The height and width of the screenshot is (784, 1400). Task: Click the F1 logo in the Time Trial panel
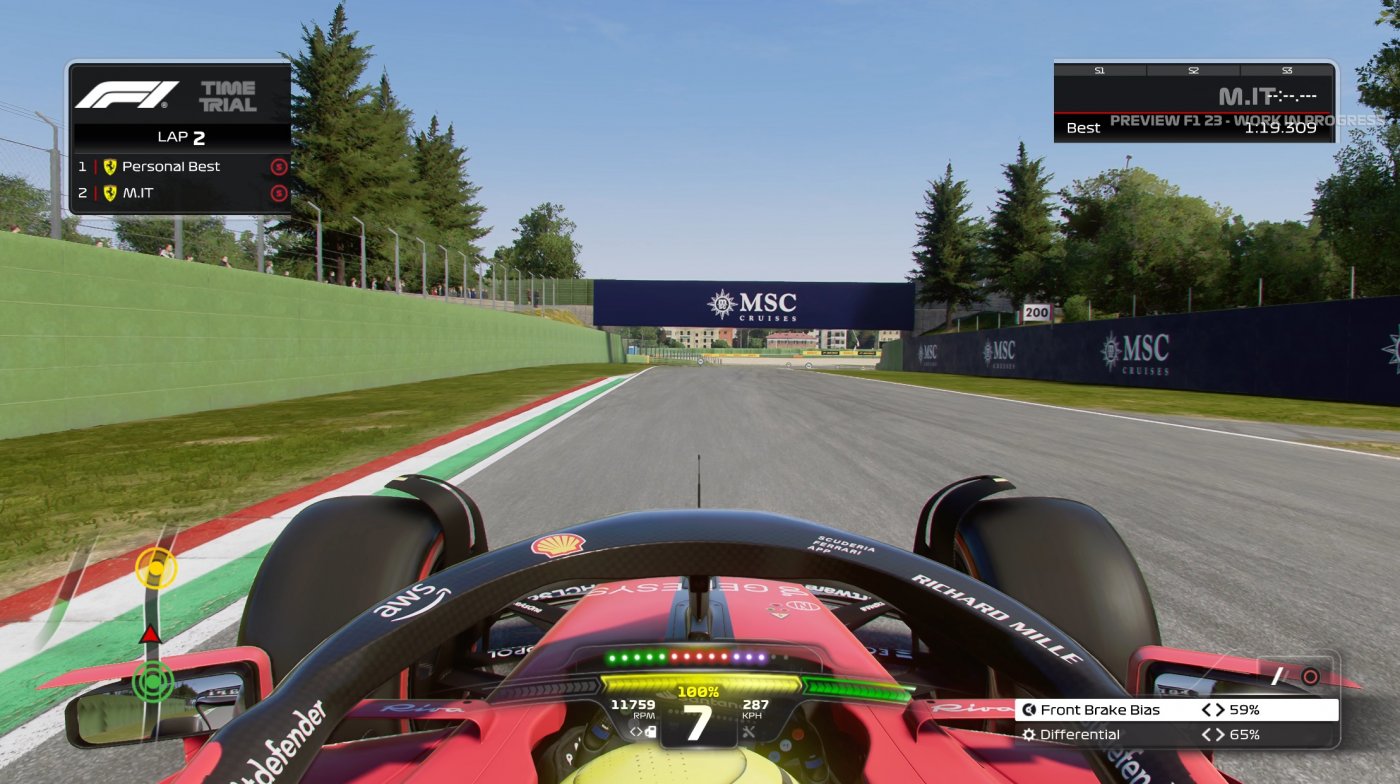pos(127,95)
